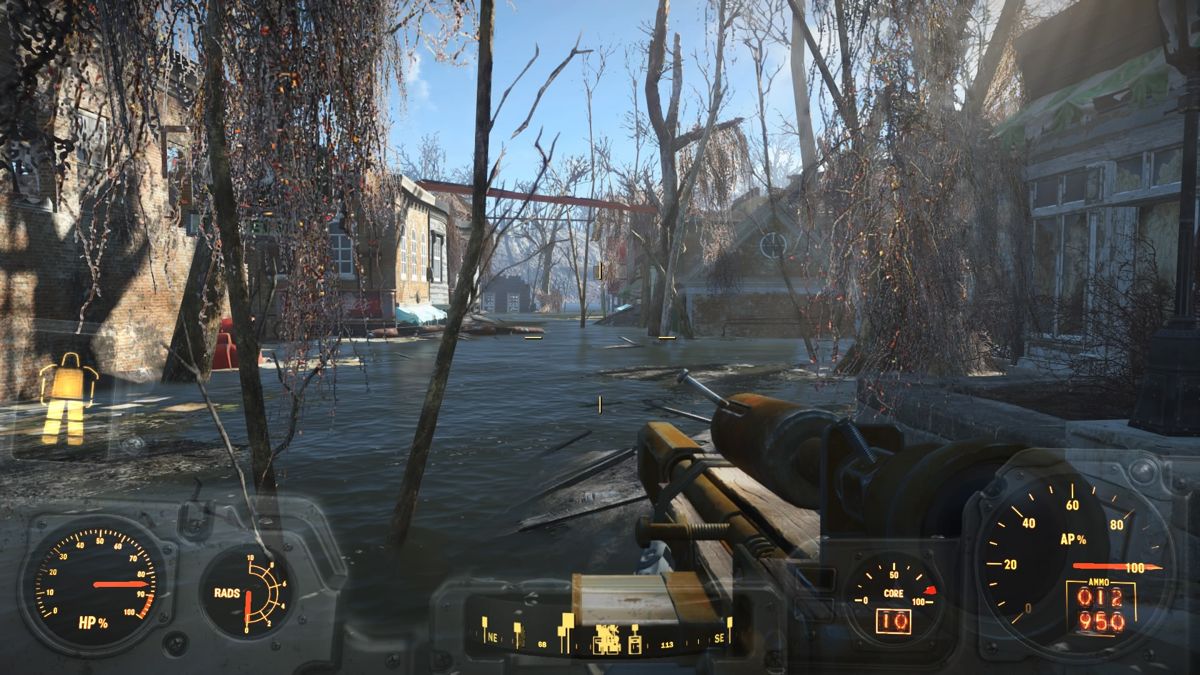The image size is (1200, 675).
Task: Click the power armor condition figure icon
Action: 67,398
